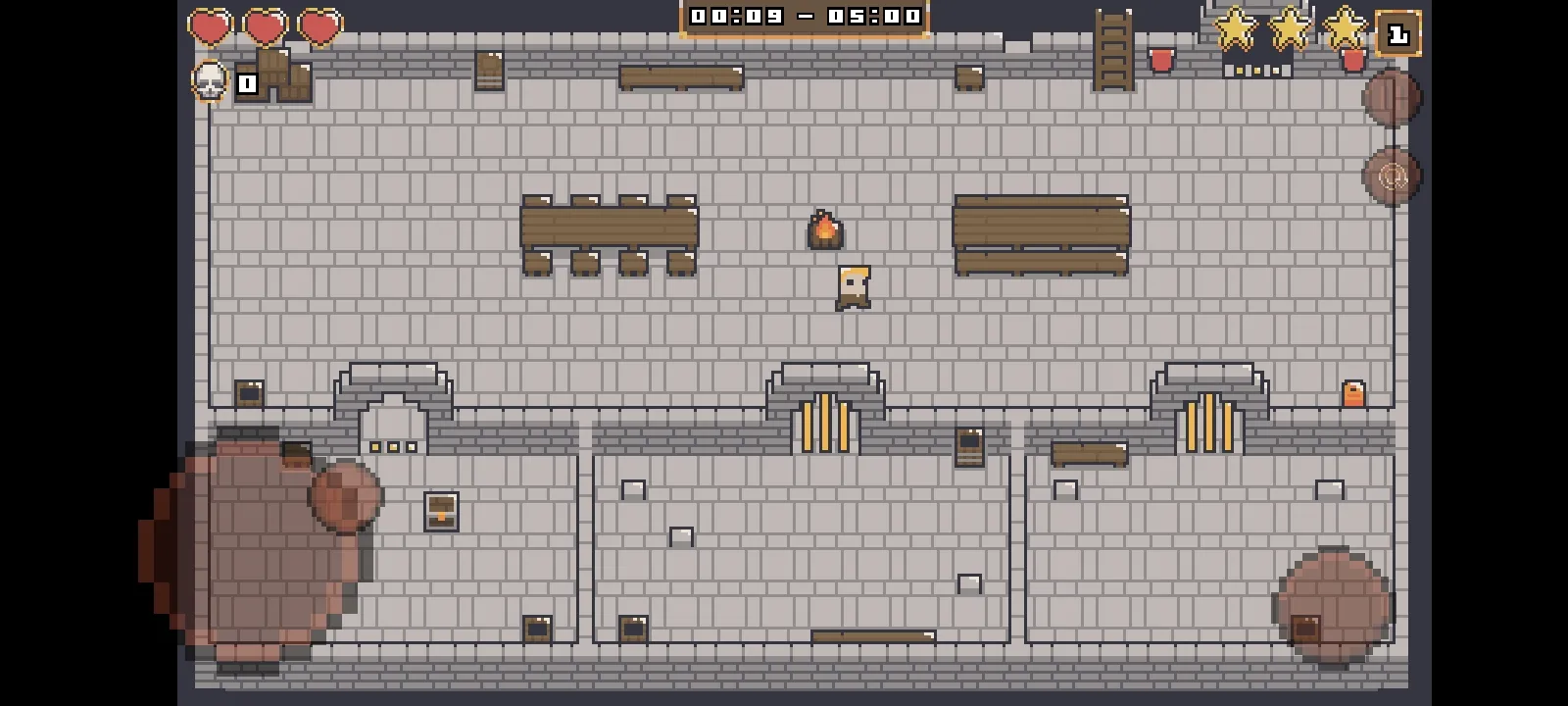Click the leftmost gold star

point(1233,29)
